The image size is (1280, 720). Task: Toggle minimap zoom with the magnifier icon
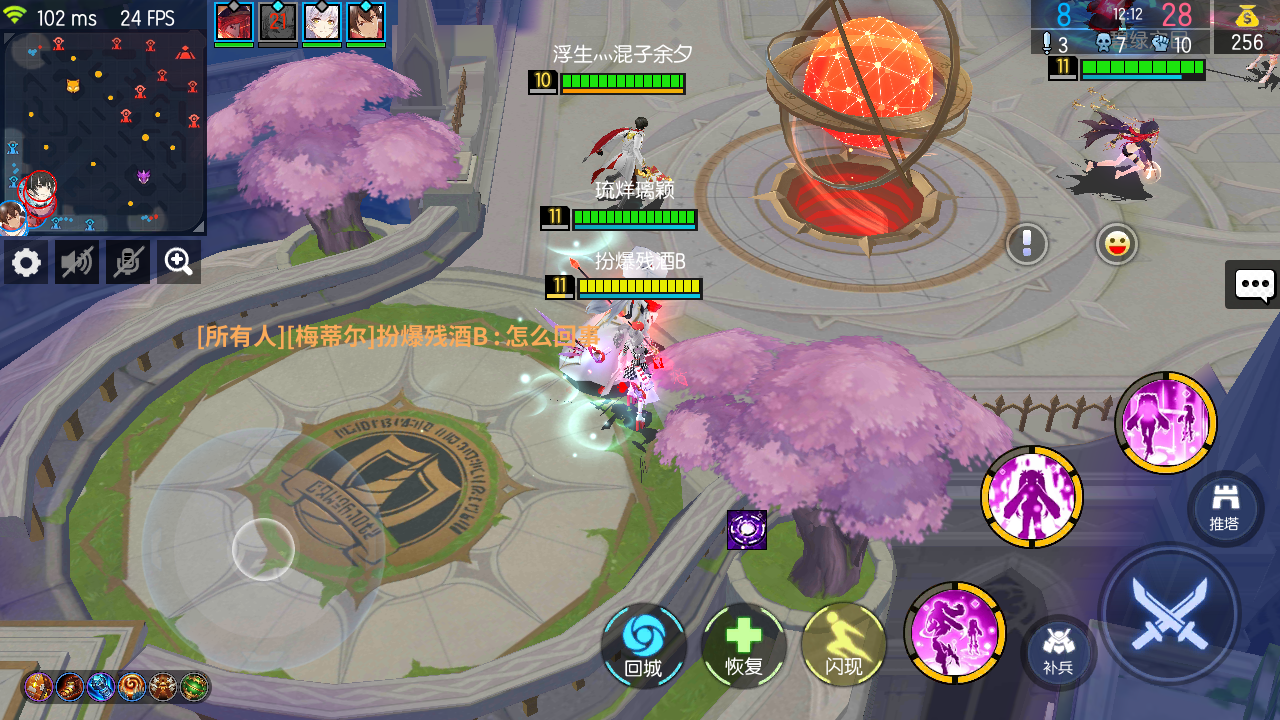178,262
